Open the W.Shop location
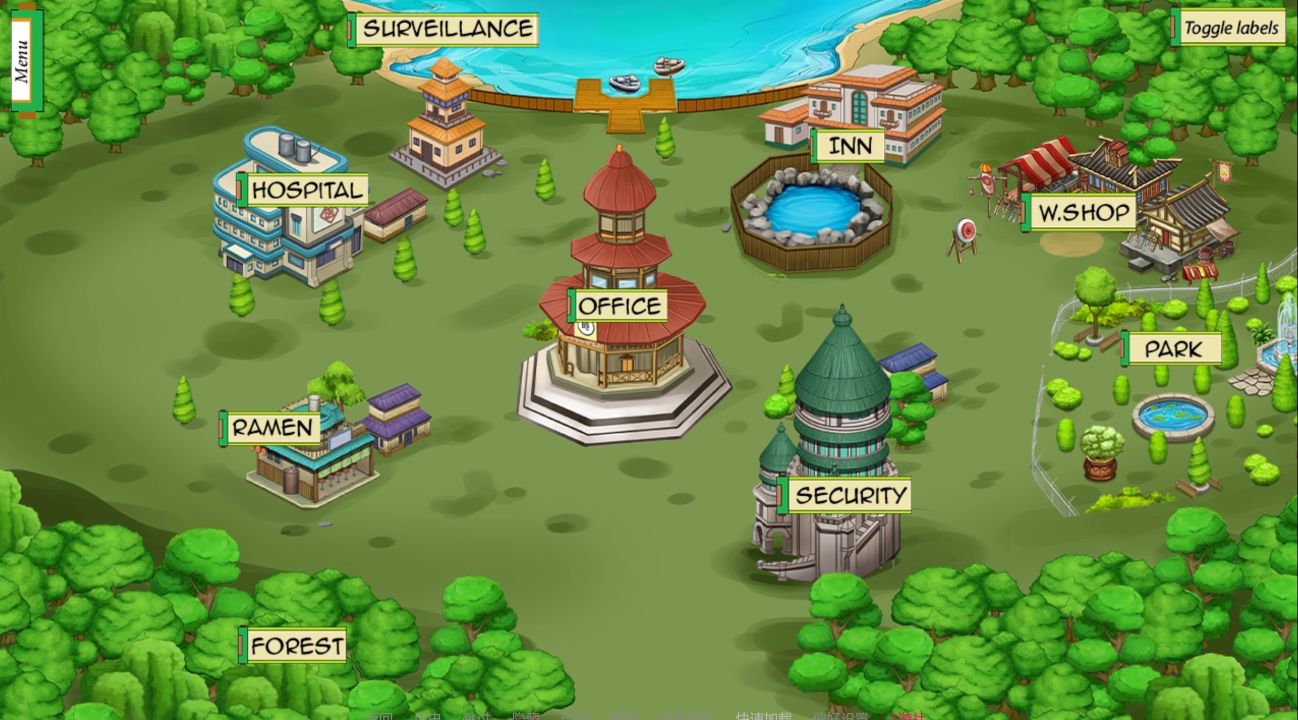This screenshot has width=1298, height=720. point(1082,212)
